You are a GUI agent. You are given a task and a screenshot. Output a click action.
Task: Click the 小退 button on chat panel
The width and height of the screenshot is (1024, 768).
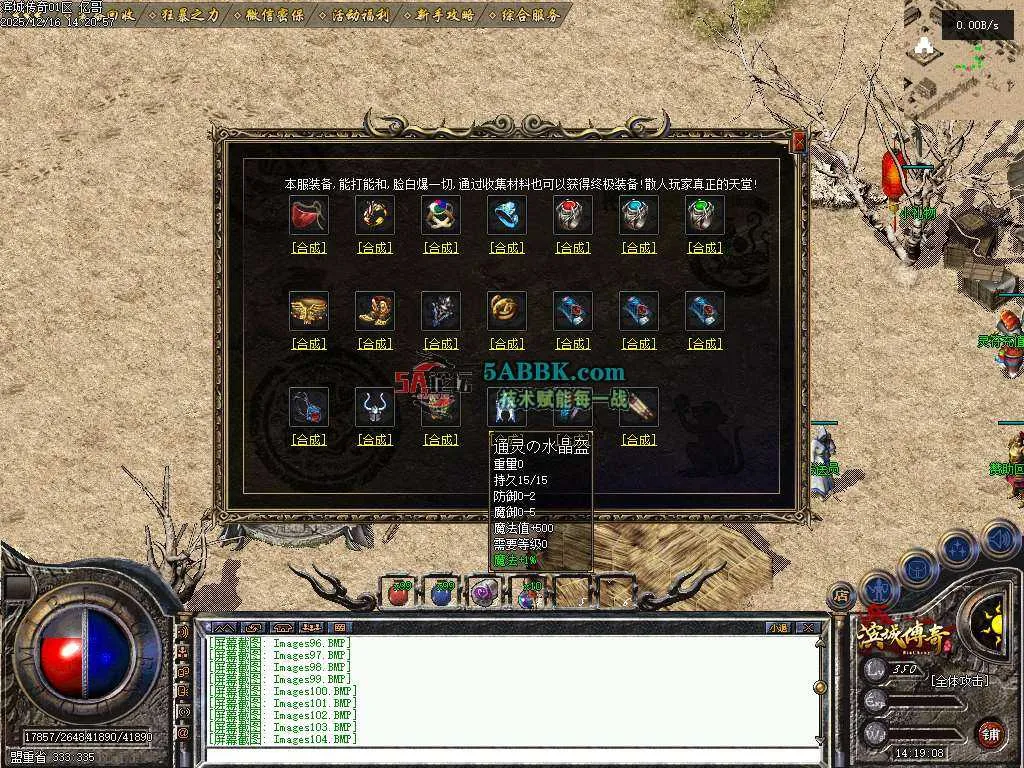click(x=778, y=628)
